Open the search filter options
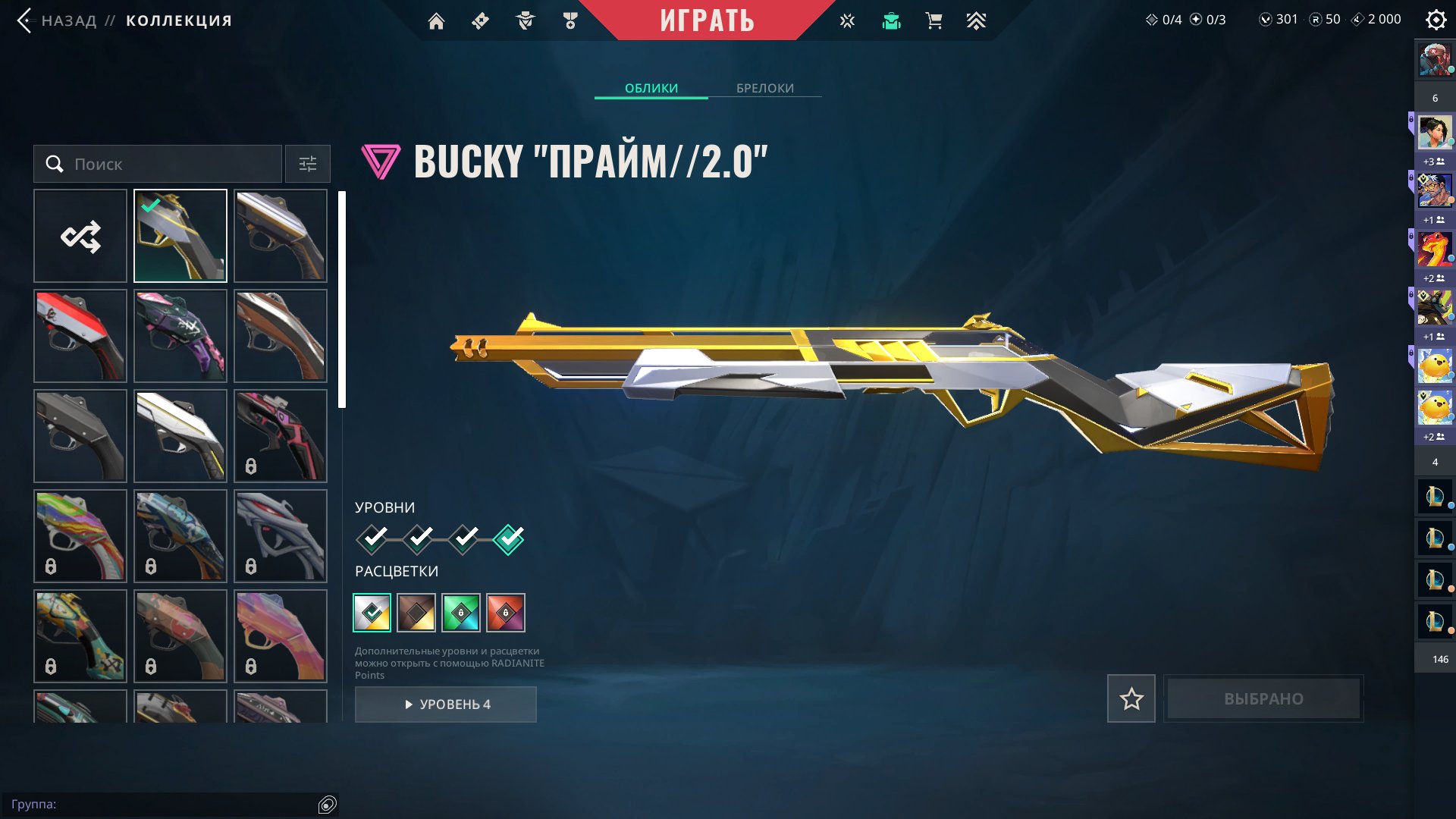This screenshot has width=1456, height=819. 307,164
